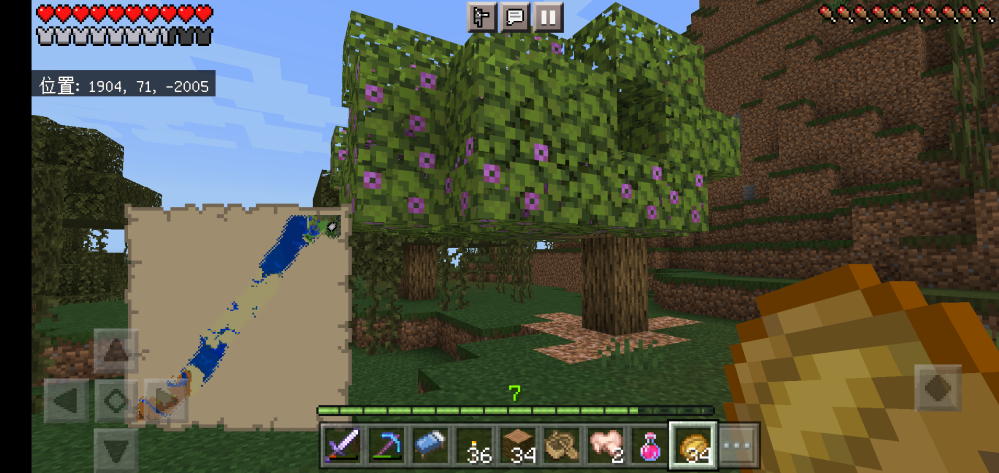Viewport: 999px width, 473px height.
Task: Select the wooden plank stack of 34
Action: [x=517, y=444]
